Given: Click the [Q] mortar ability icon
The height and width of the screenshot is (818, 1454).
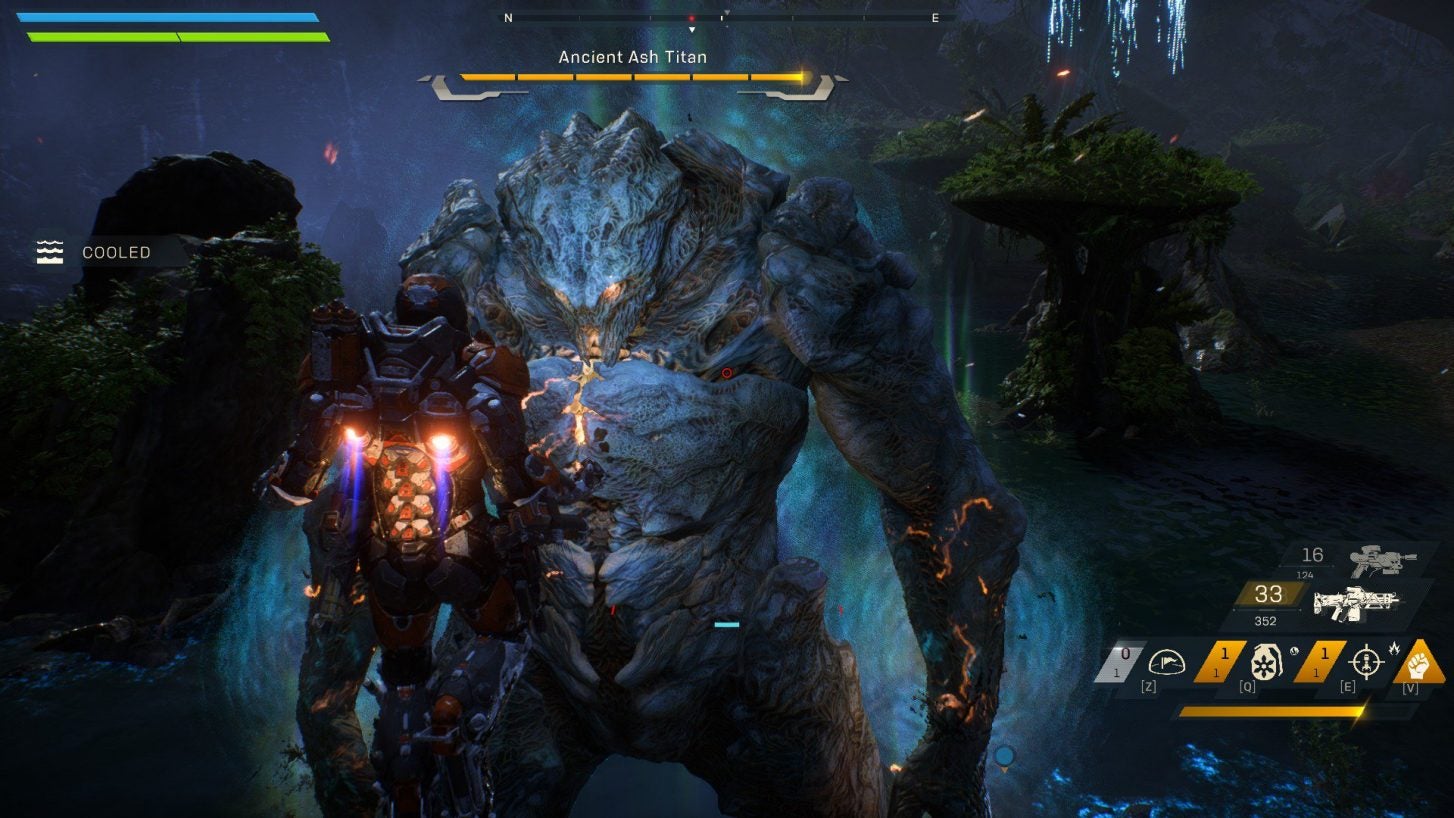Looking at the screenshot, I should pyautogui.click(x=1268, y=663).
